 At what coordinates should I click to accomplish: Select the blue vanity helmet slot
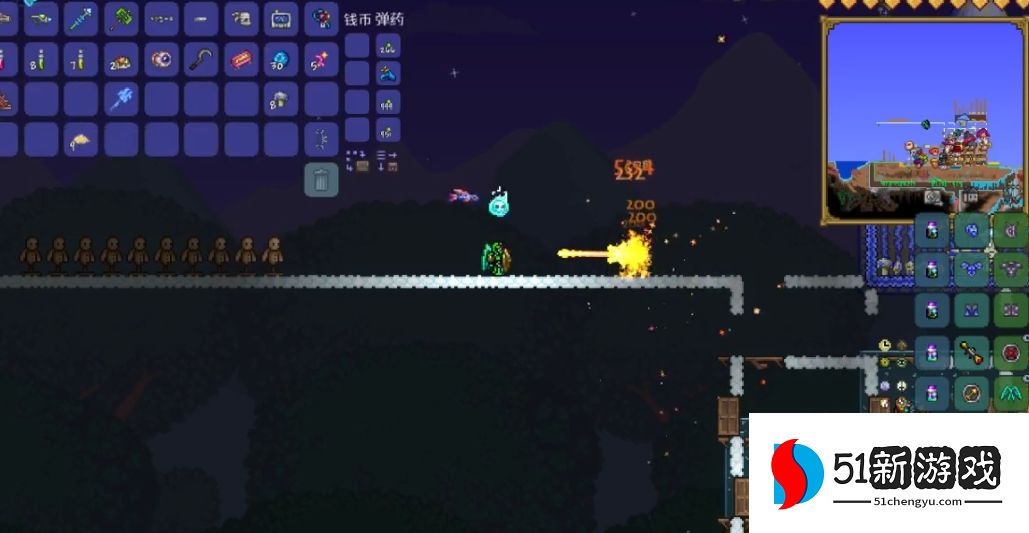click(972, 232)
